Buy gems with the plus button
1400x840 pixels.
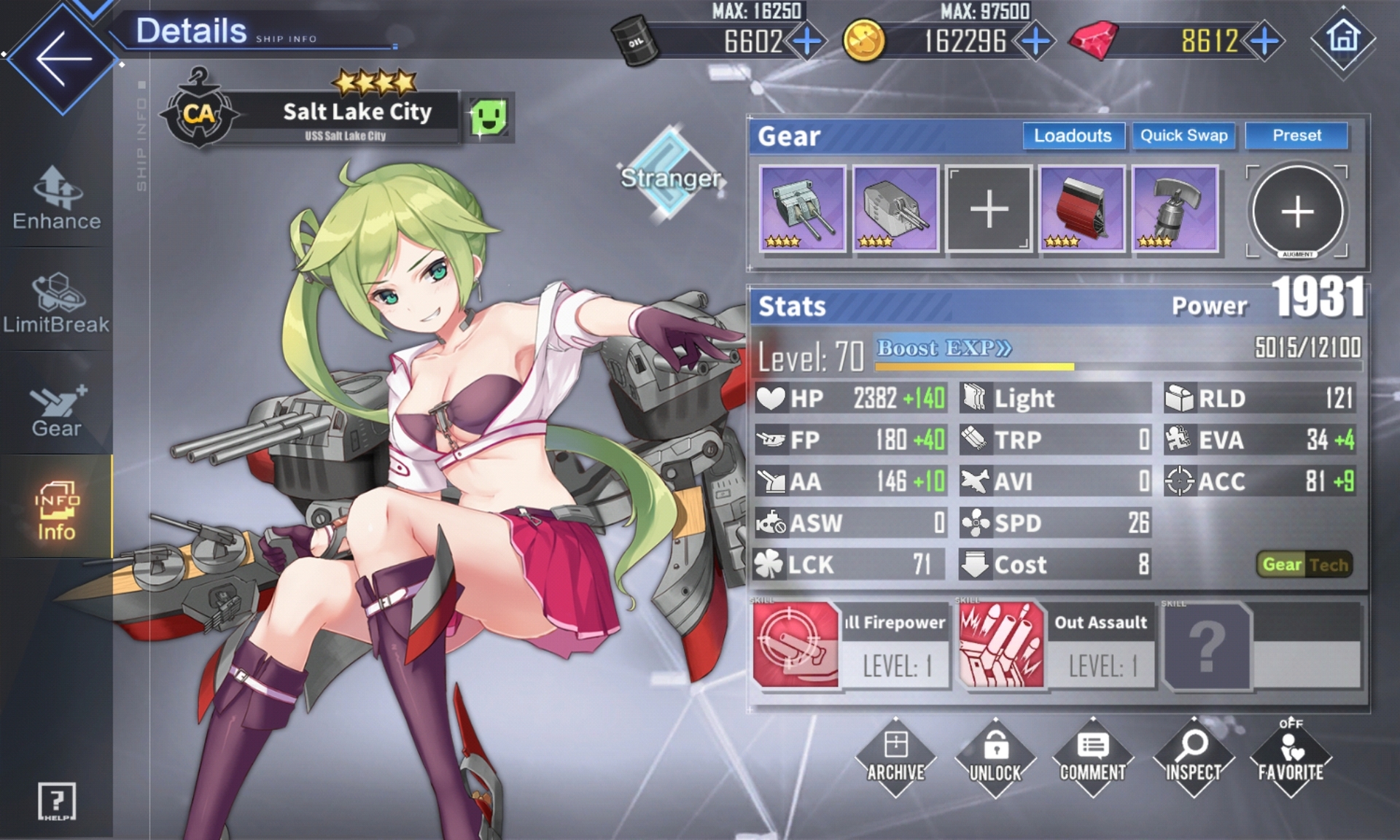(x=1265, y=42)
